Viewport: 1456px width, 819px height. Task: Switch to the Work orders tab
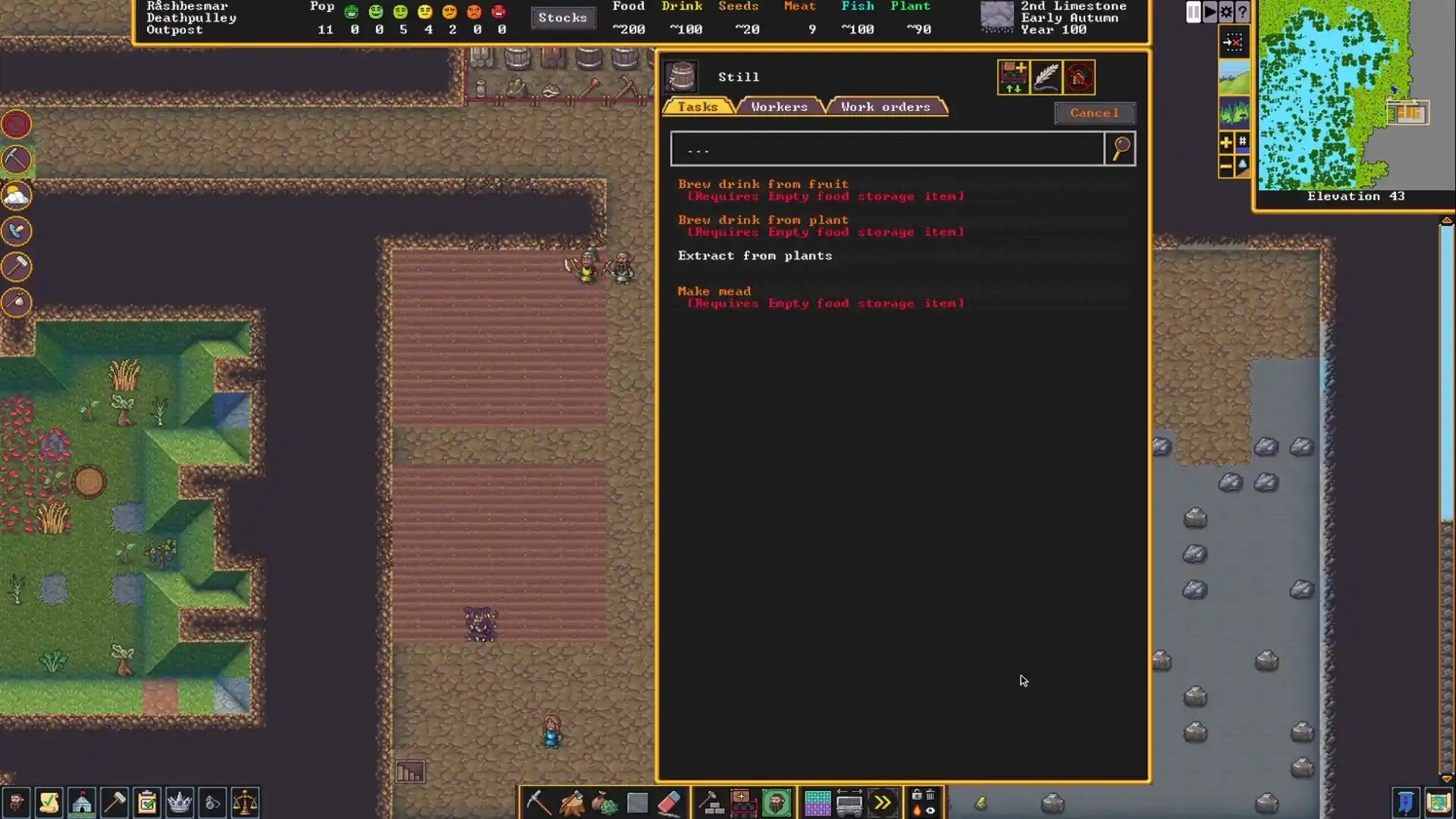pos(885,106)
